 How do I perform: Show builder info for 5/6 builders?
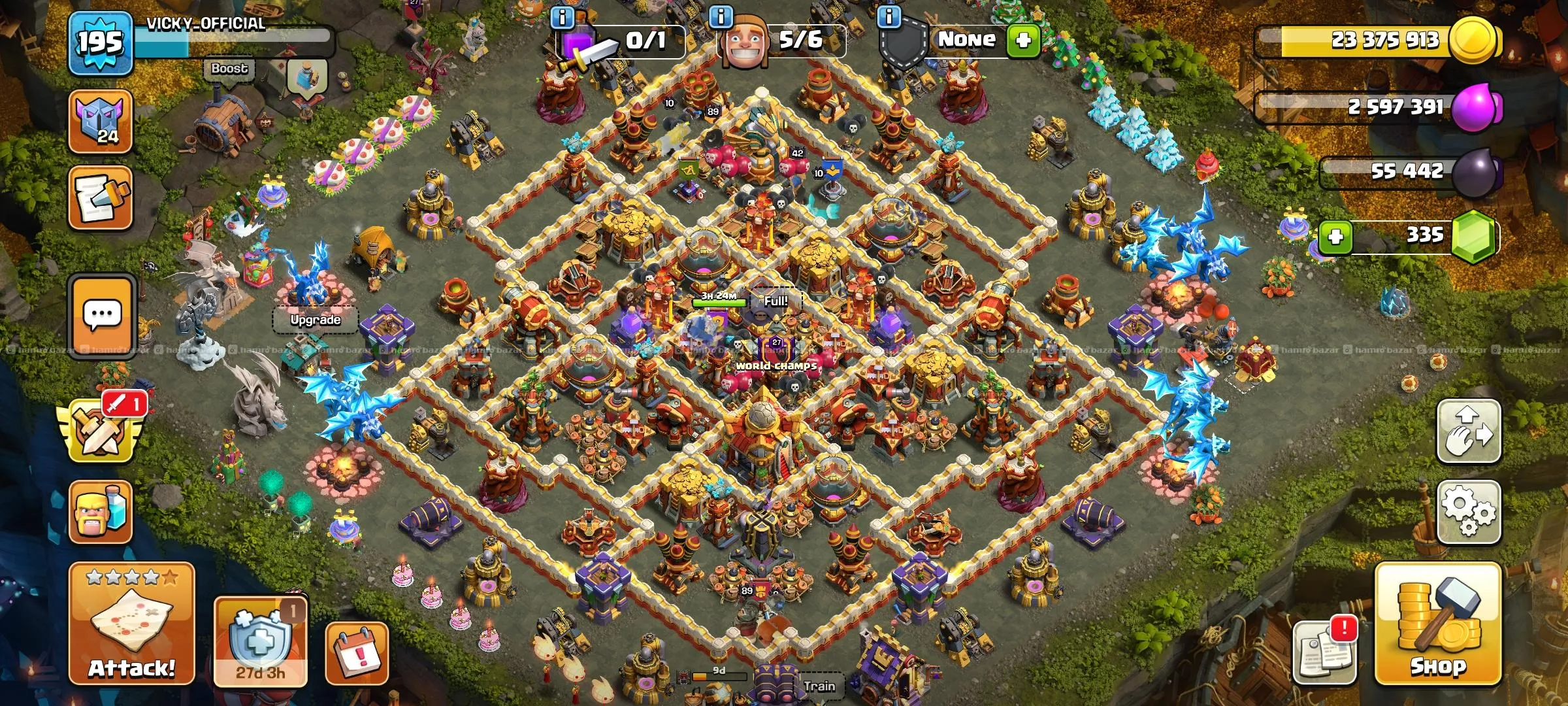click(721, 17)
